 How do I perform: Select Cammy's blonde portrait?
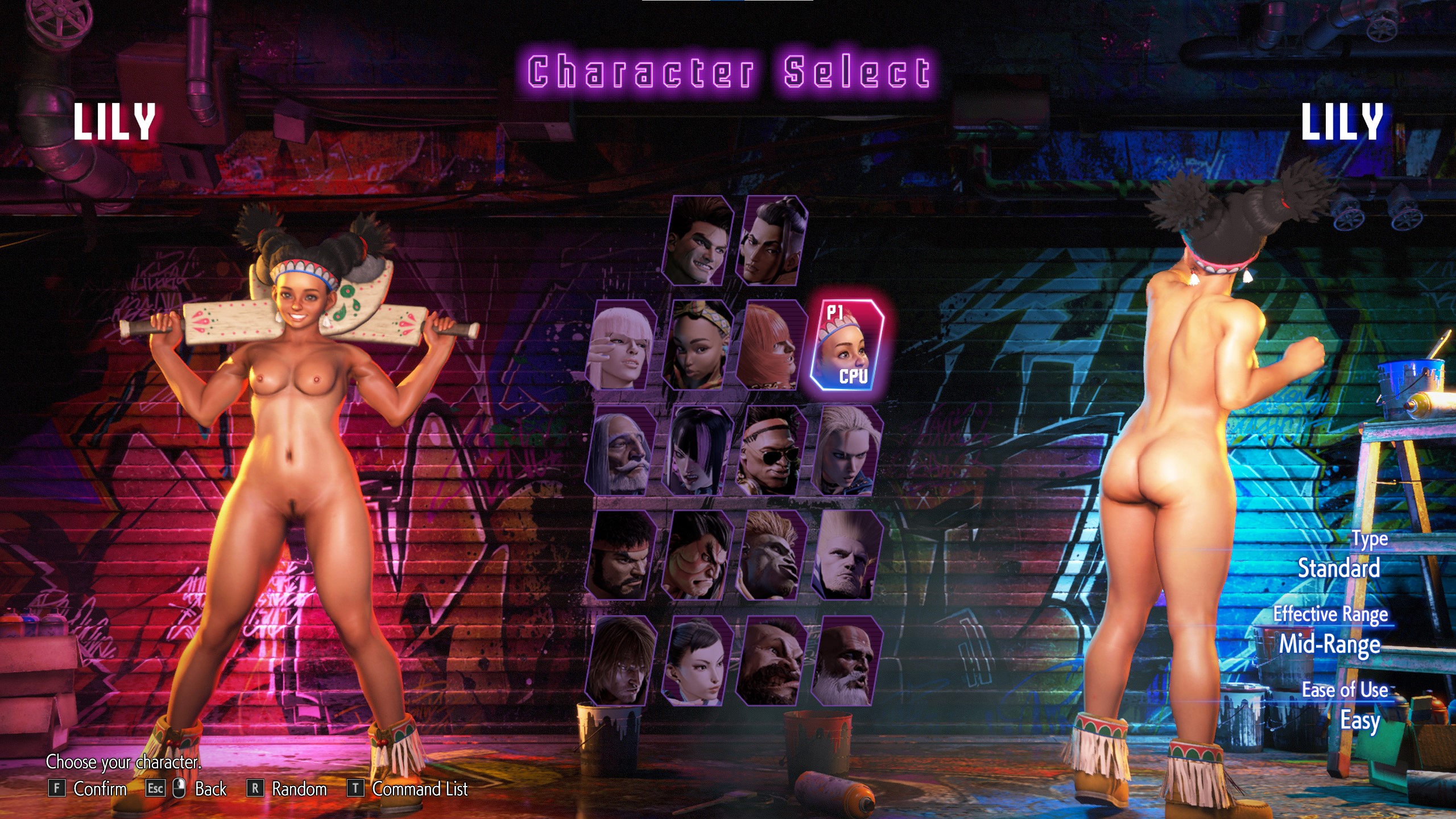pos(847,450)
